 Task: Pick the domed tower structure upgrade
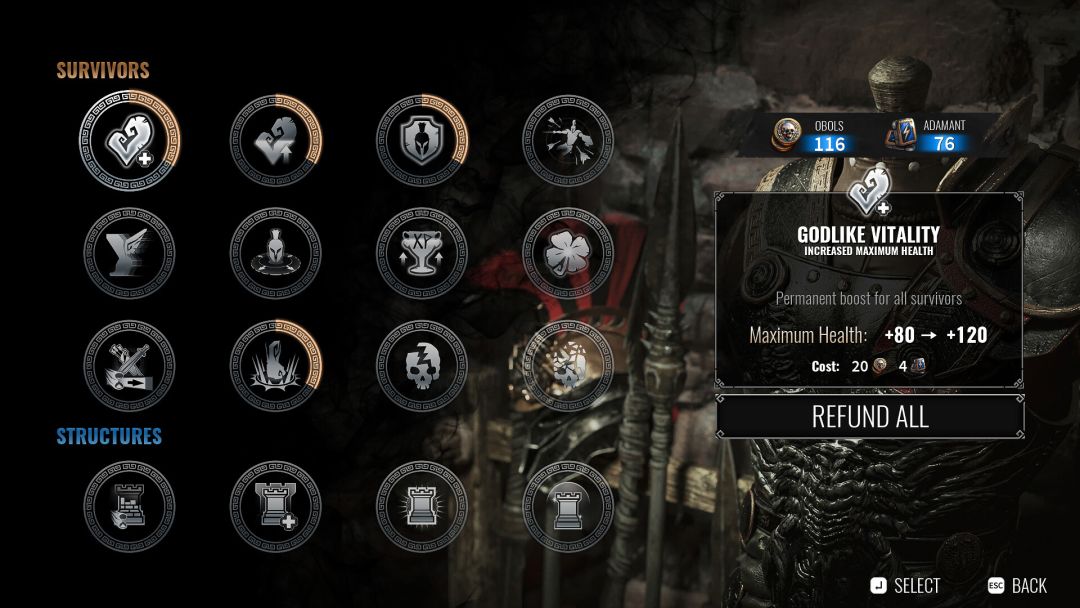[x=569, y=507]
